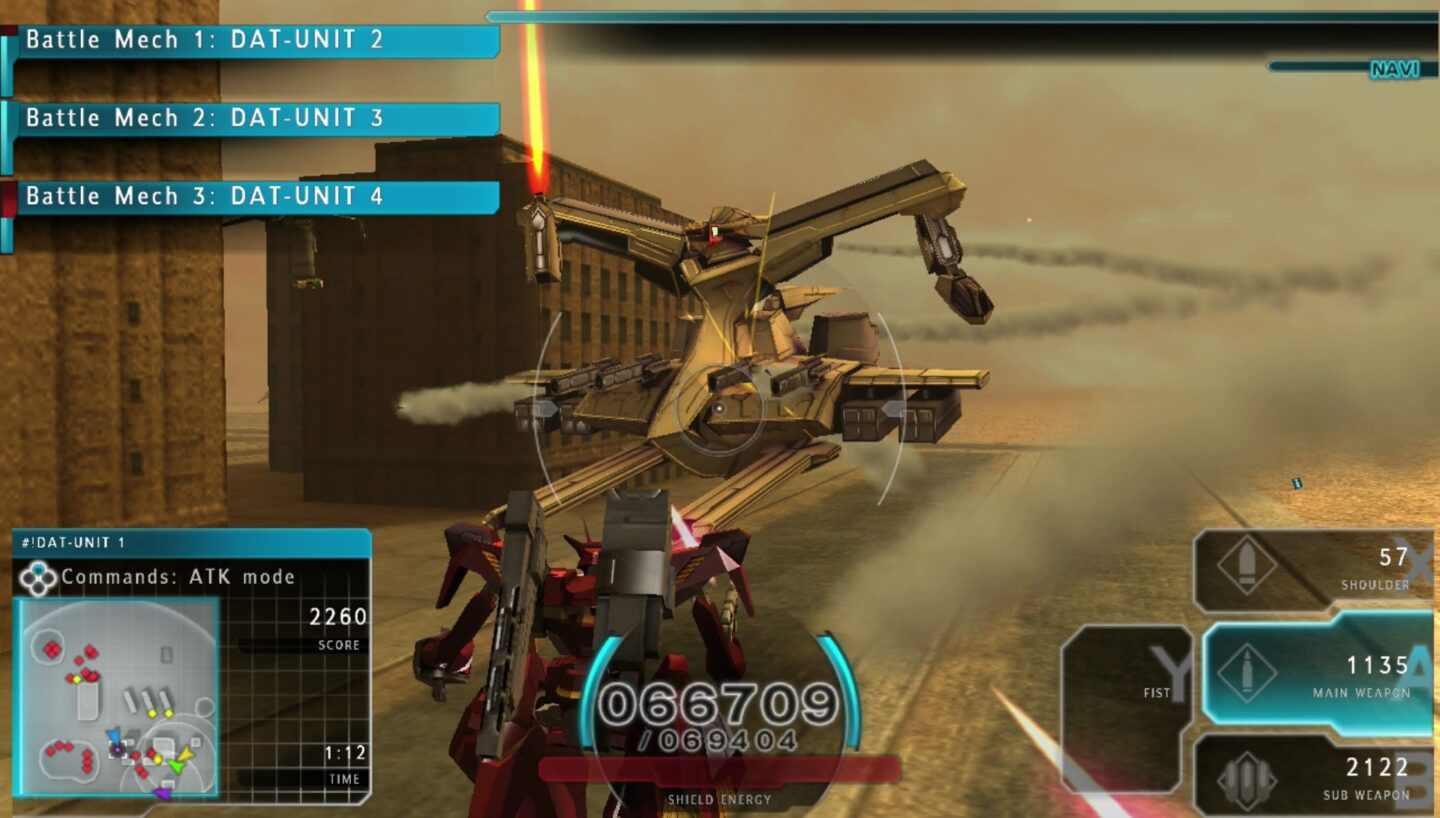Viewport: 1440px width, 818px height.
Task: Click the B button marker on the SUB WEAPON panel
Action: click(1412, 780)
